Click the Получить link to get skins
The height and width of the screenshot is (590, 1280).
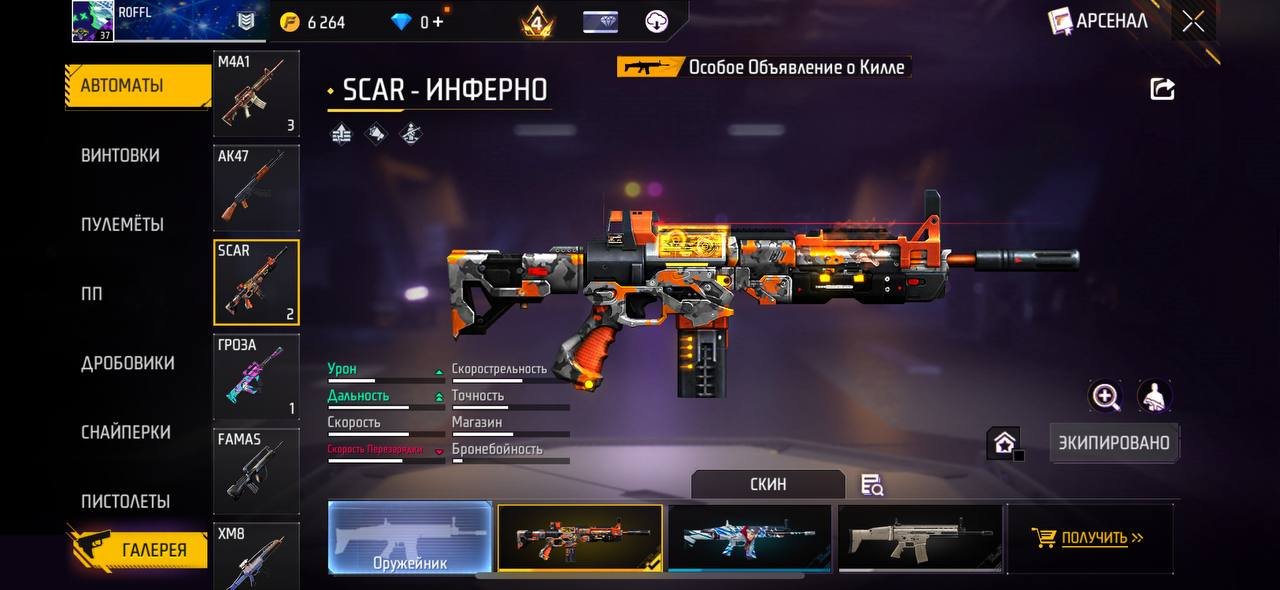(1093, 538)
